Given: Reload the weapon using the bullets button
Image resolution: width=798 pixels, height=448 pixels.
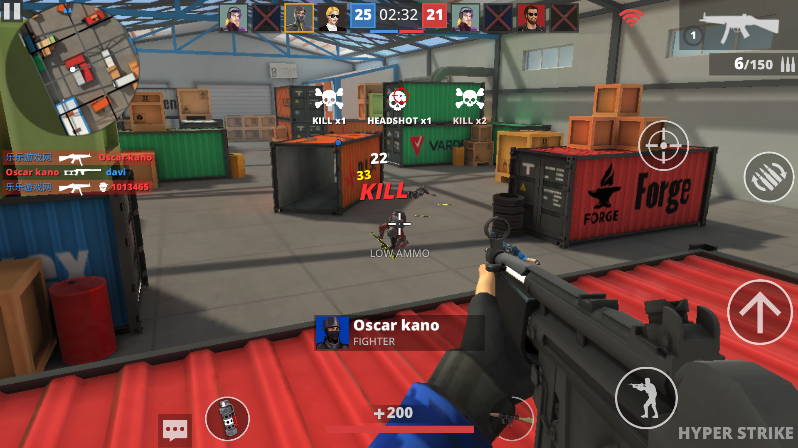Looking at the screenshot, I should 768,177.
